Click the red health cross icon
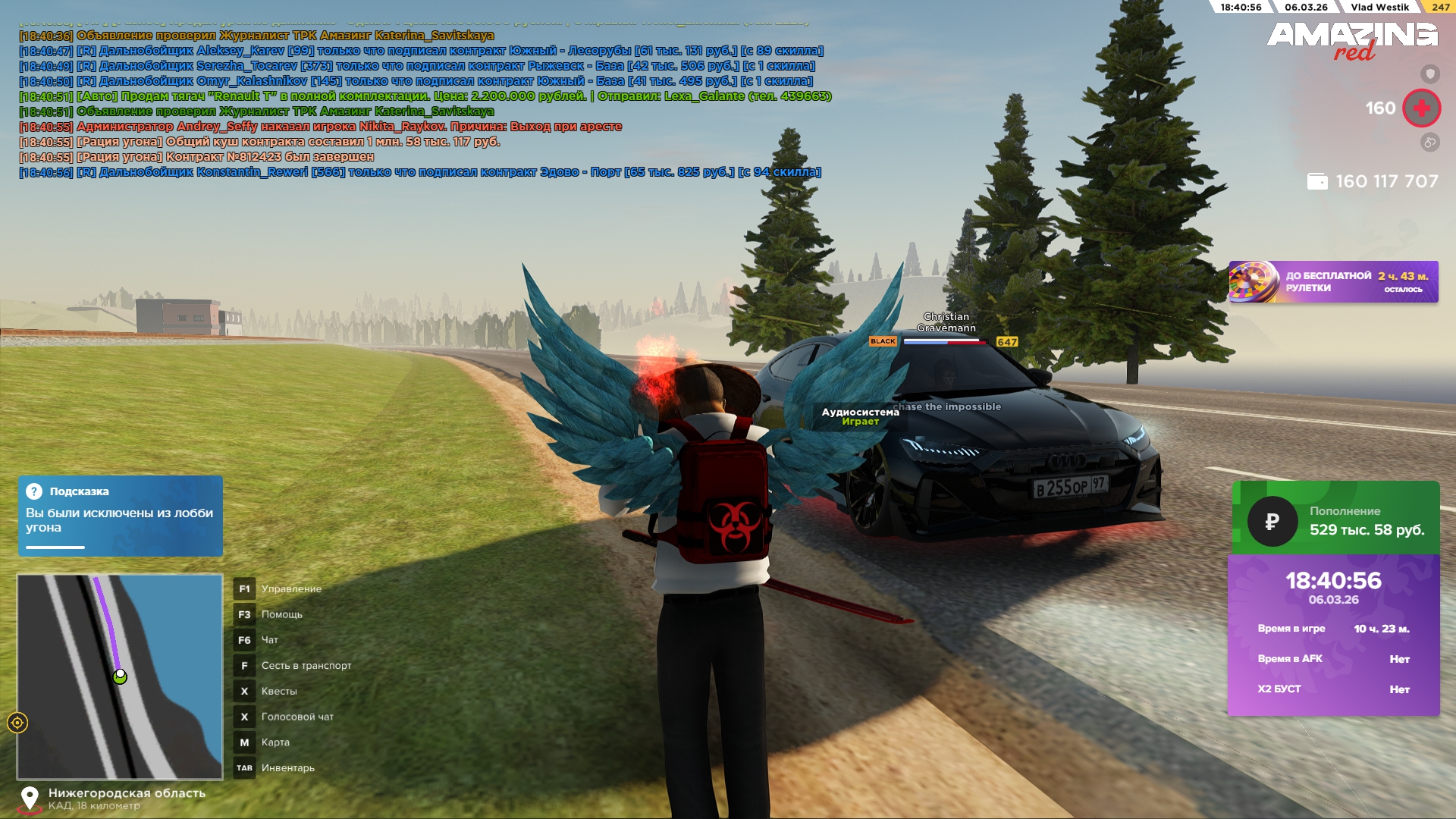The width and height of the screenshot is (1456, 819). click(1421, 108)
